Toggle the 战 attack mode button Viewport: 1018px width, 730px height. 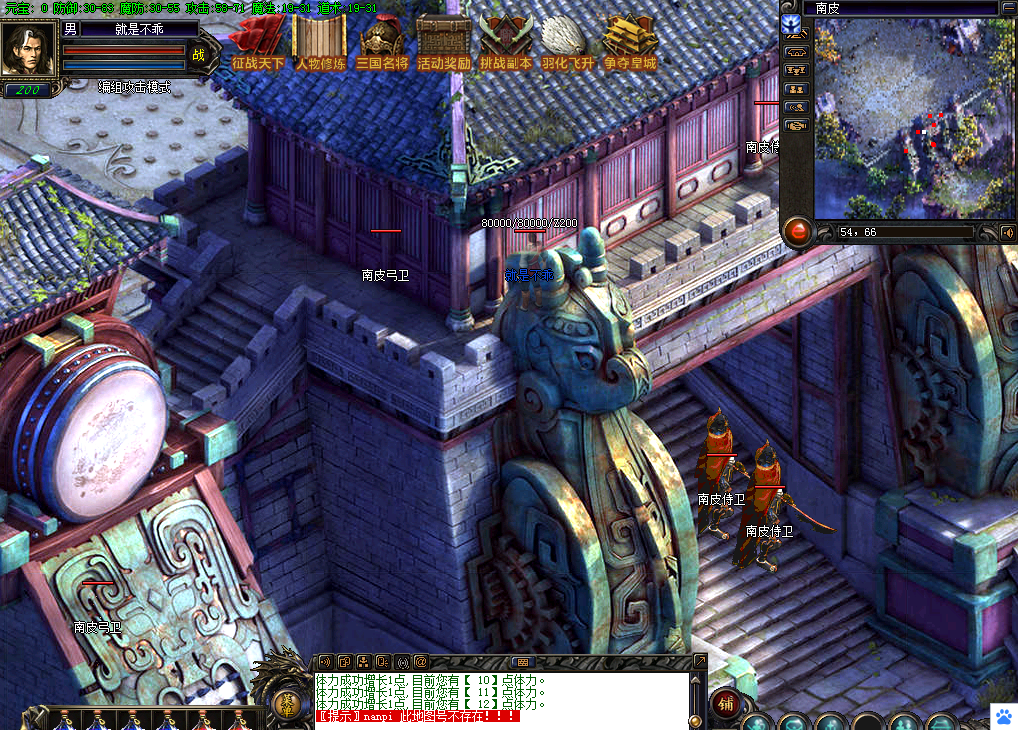pyautogui.click(x=198, y=56)
